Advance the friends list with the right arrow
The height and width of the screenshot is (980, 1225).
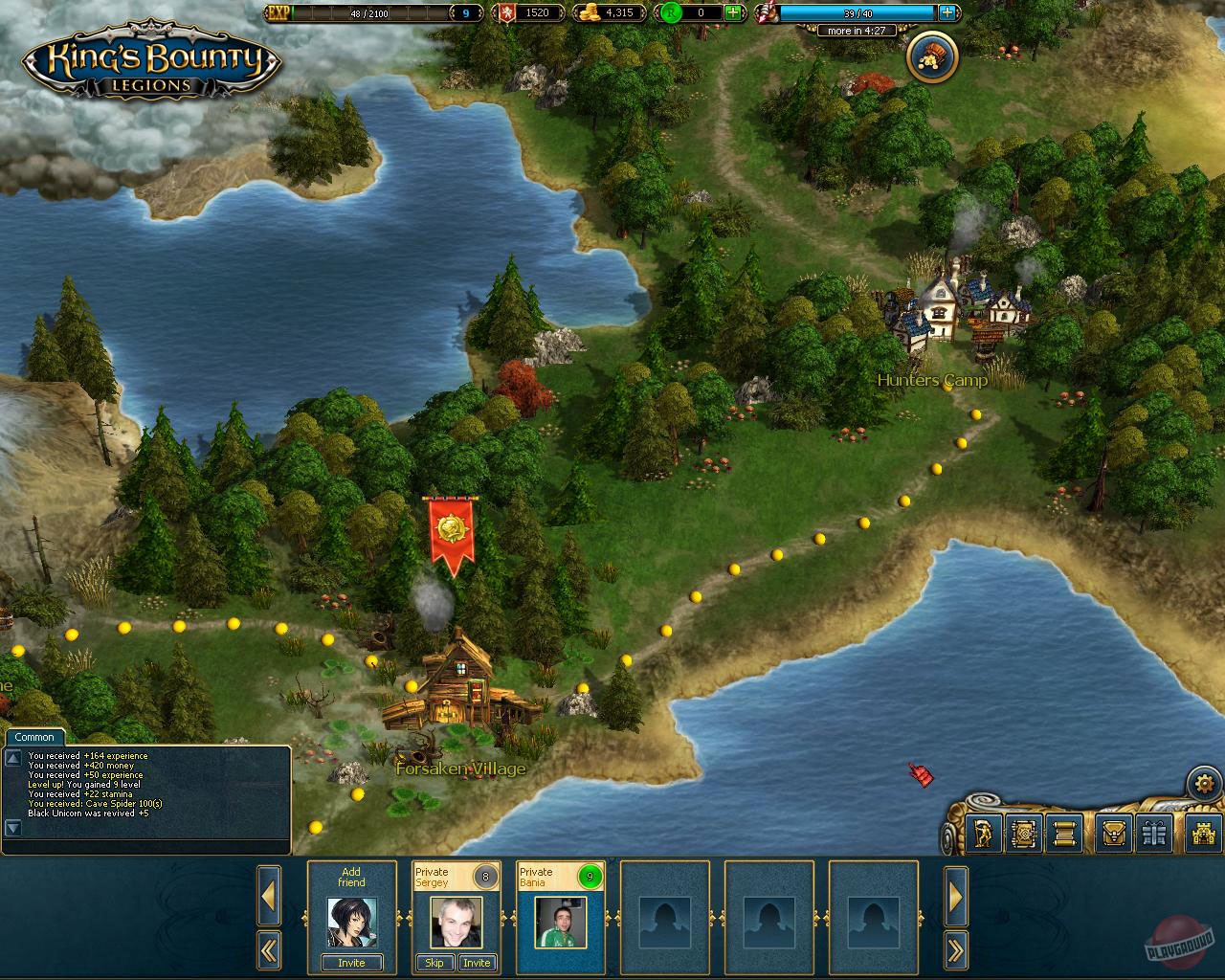pyautogui.click(x=956, y=897)
